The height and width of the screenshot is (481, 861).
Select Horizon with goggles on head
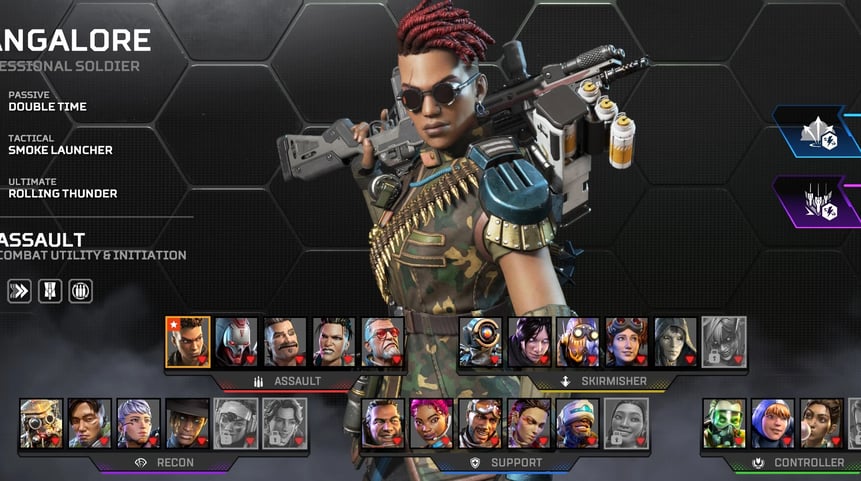(627, 342)
